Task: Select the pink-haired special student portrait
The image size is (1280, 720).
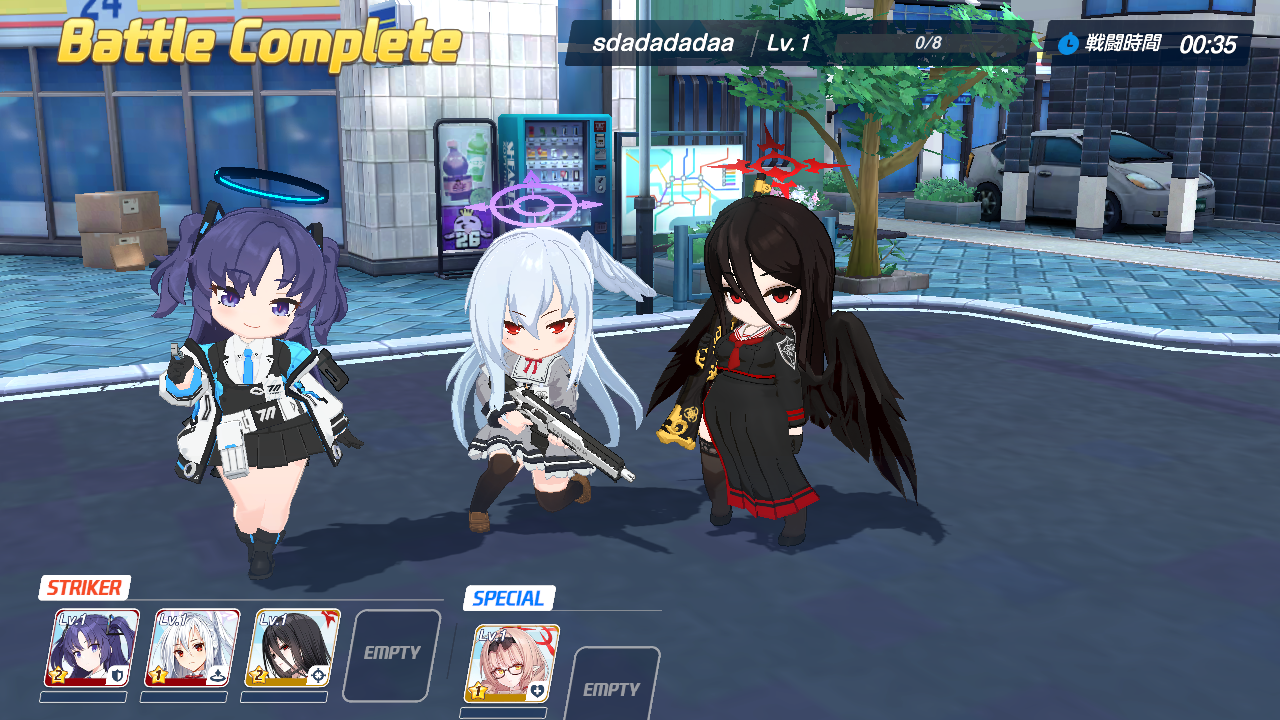Action: pyautogui.click(x=512, y=664)
